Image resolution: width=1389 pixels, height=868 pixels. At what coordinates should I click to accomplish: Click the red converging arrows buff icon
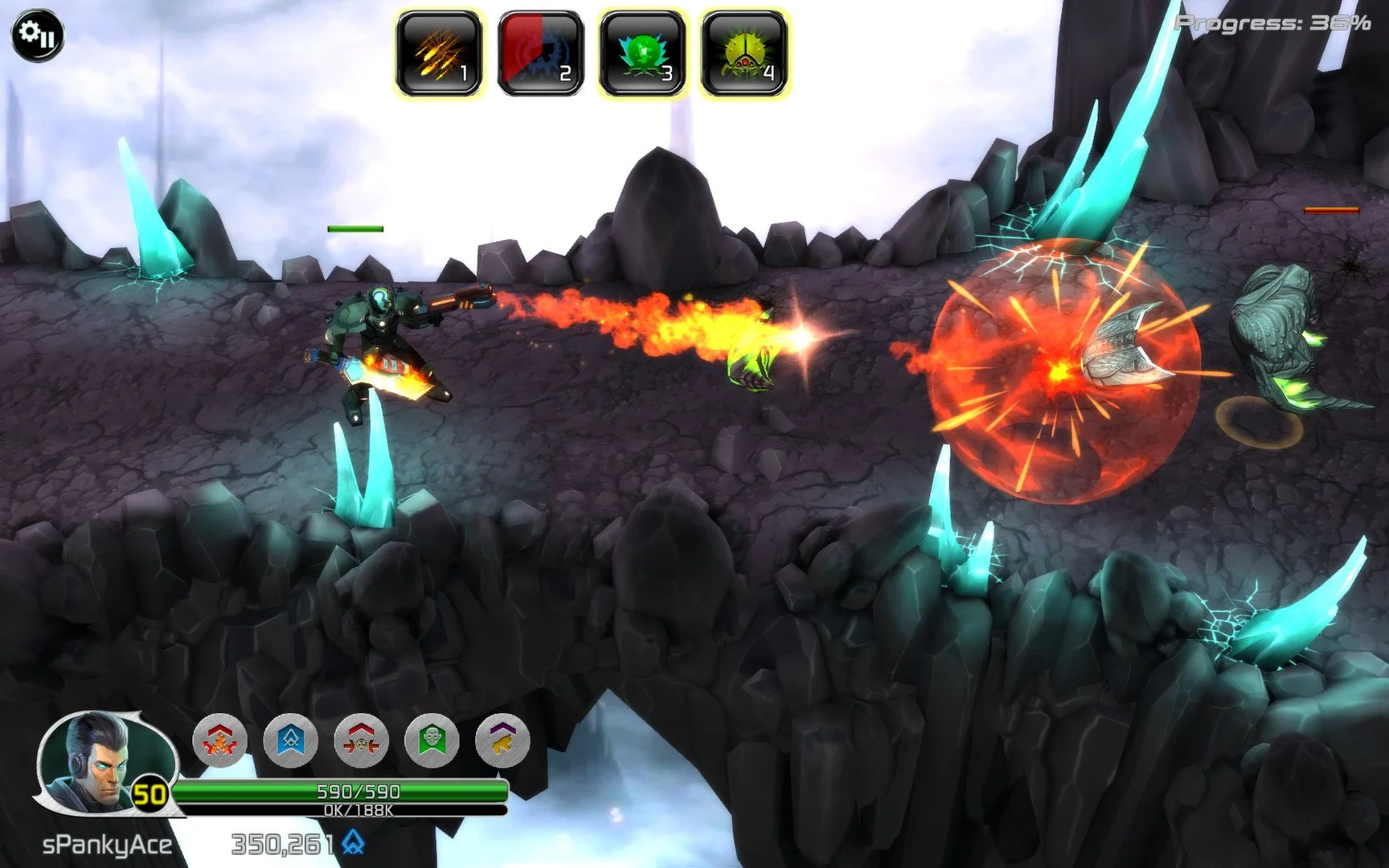point(362,740)
